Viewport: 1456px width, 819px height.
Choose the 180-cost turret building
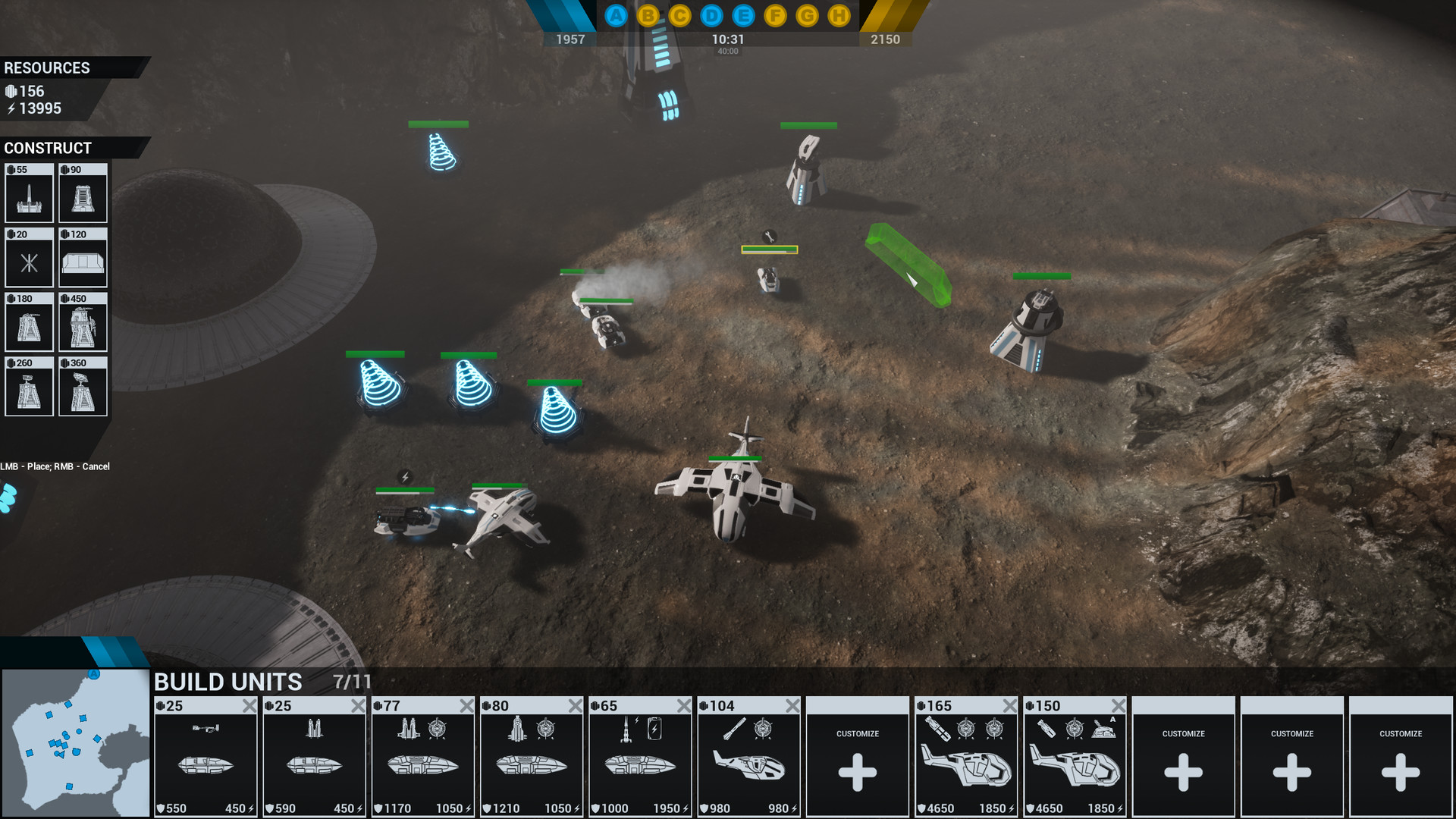[x=29, y=322]
